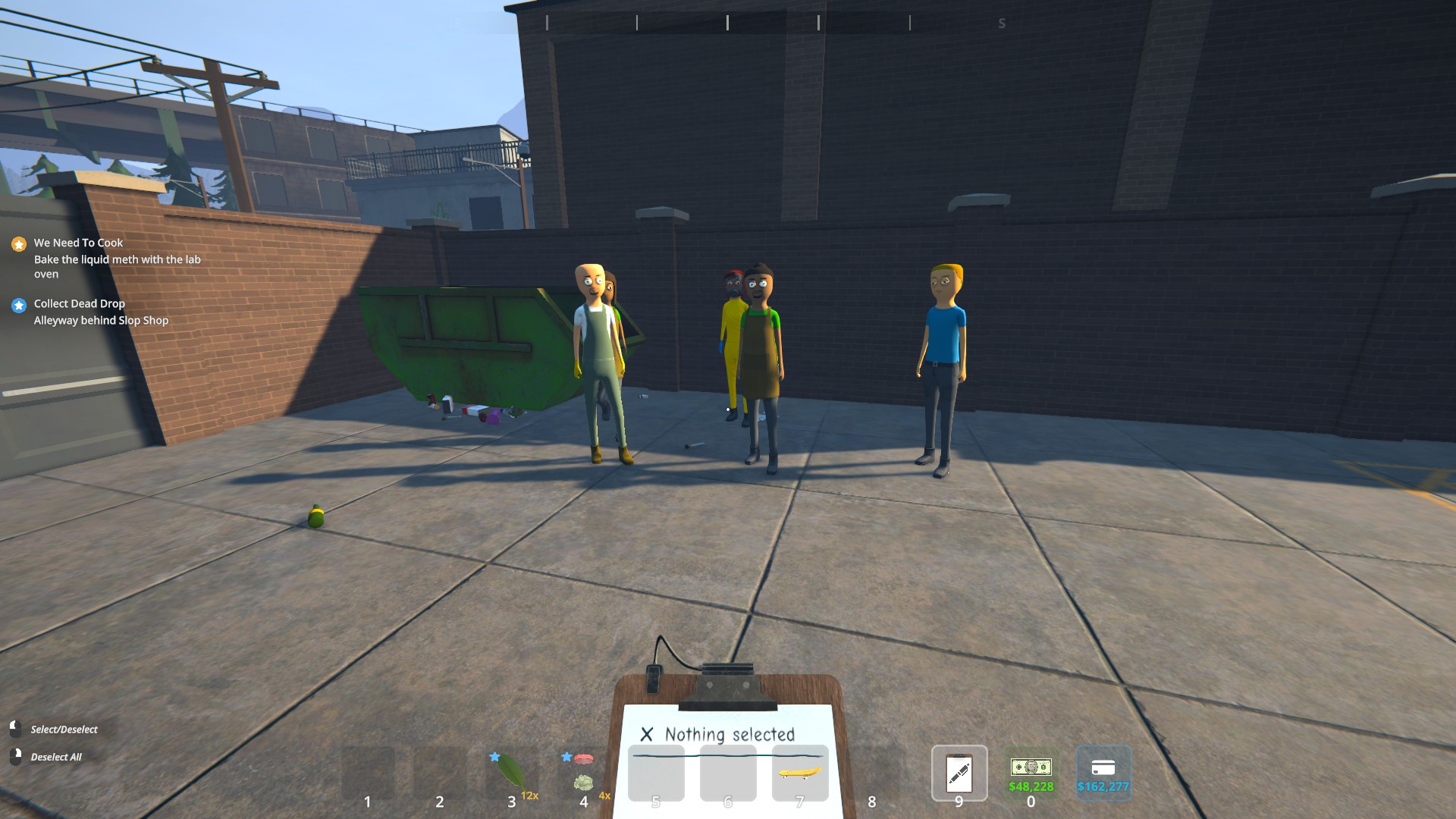
Task: Toggle the Select/Deselect option
Action: click(64, 729)
